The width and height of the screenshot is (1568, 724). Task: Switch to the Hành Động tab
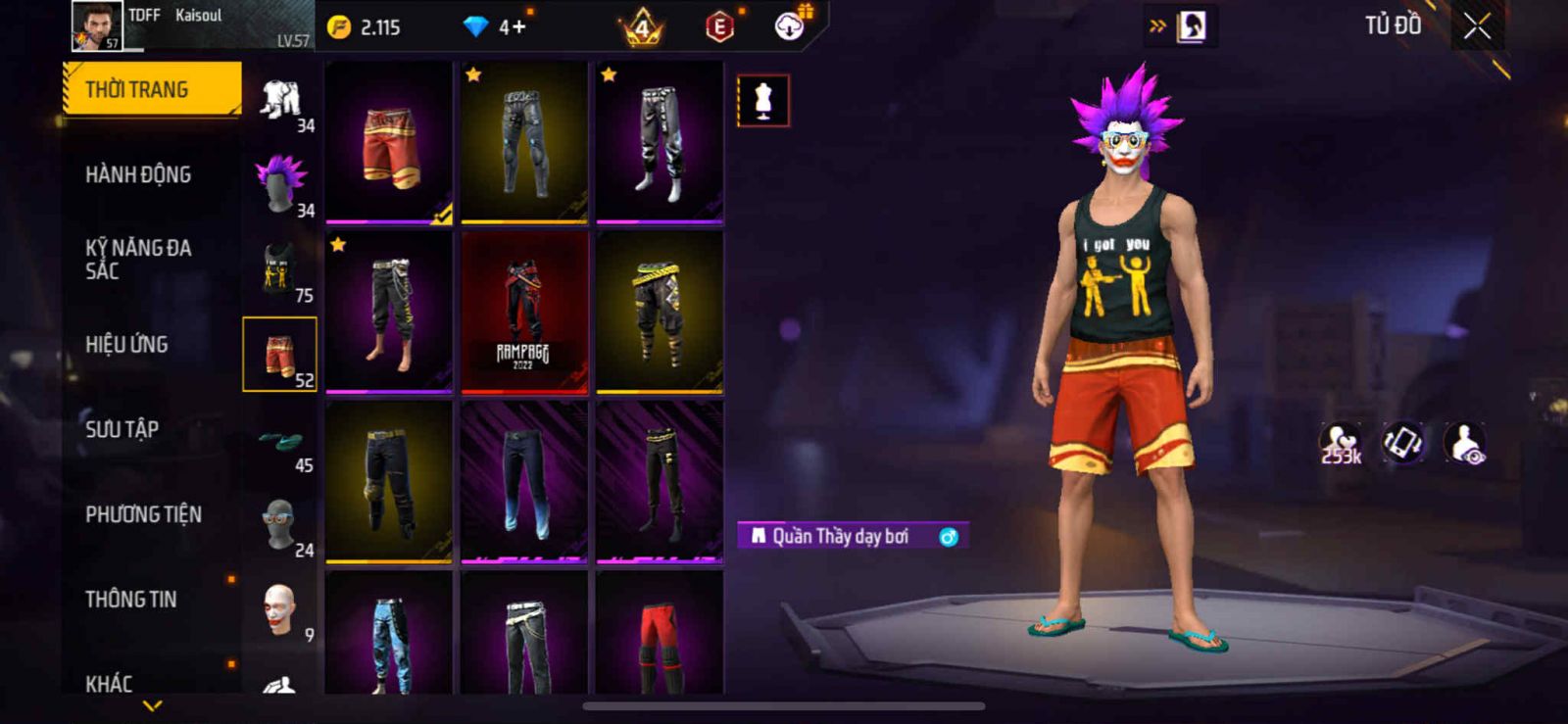[138, 175]
